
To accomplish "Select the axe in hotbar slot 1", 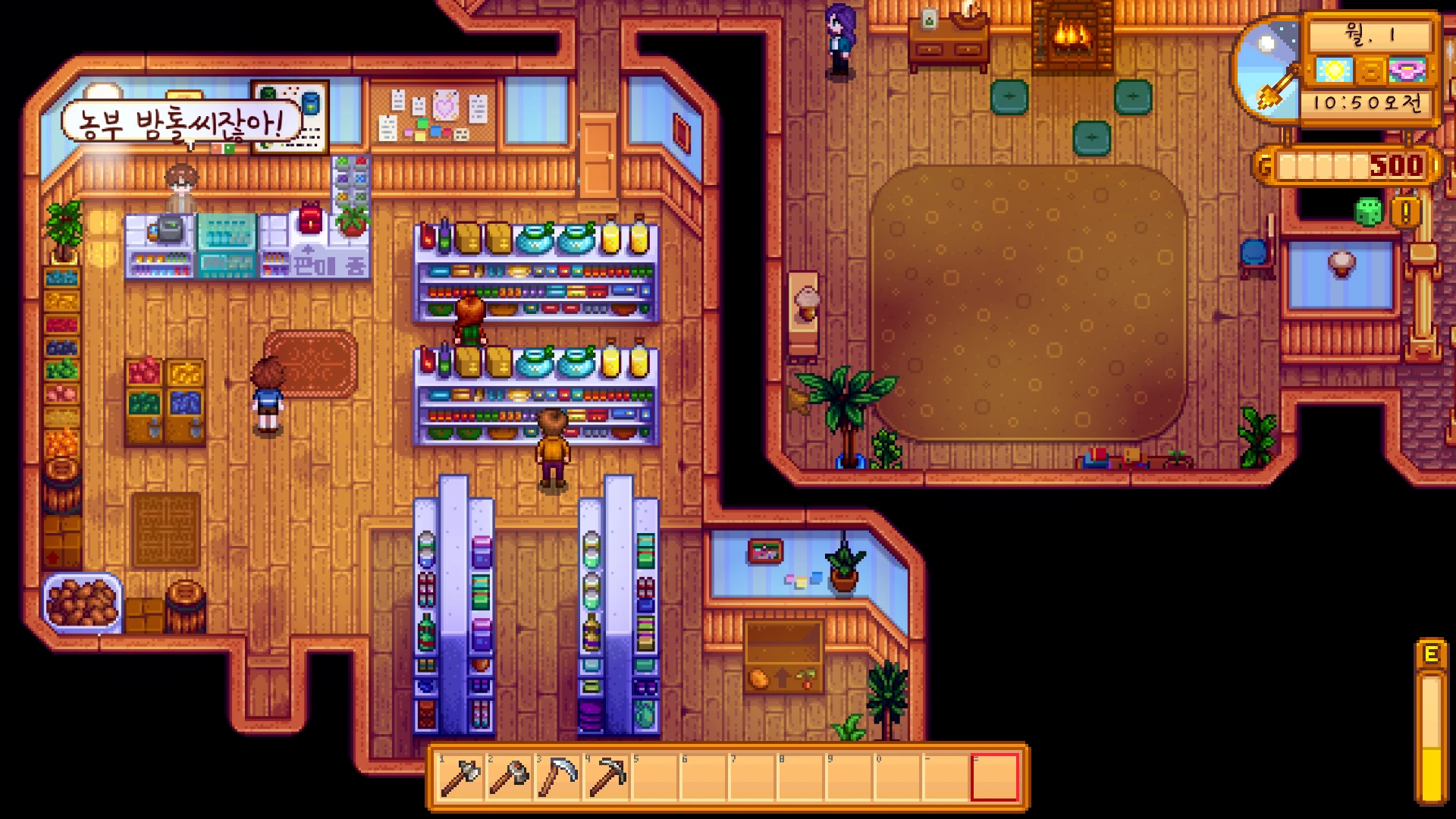I will click(460, 777).
